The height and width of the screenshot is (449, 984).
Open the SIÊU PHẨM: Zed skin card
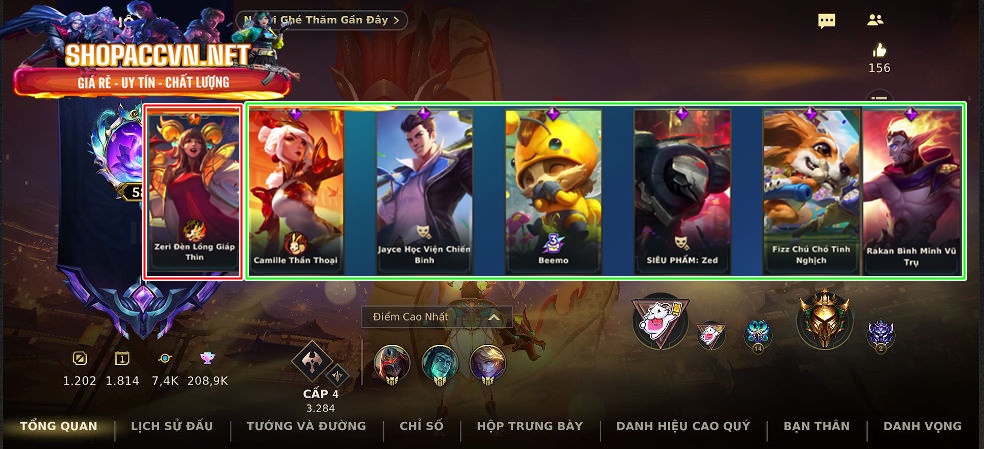(682, 191)
